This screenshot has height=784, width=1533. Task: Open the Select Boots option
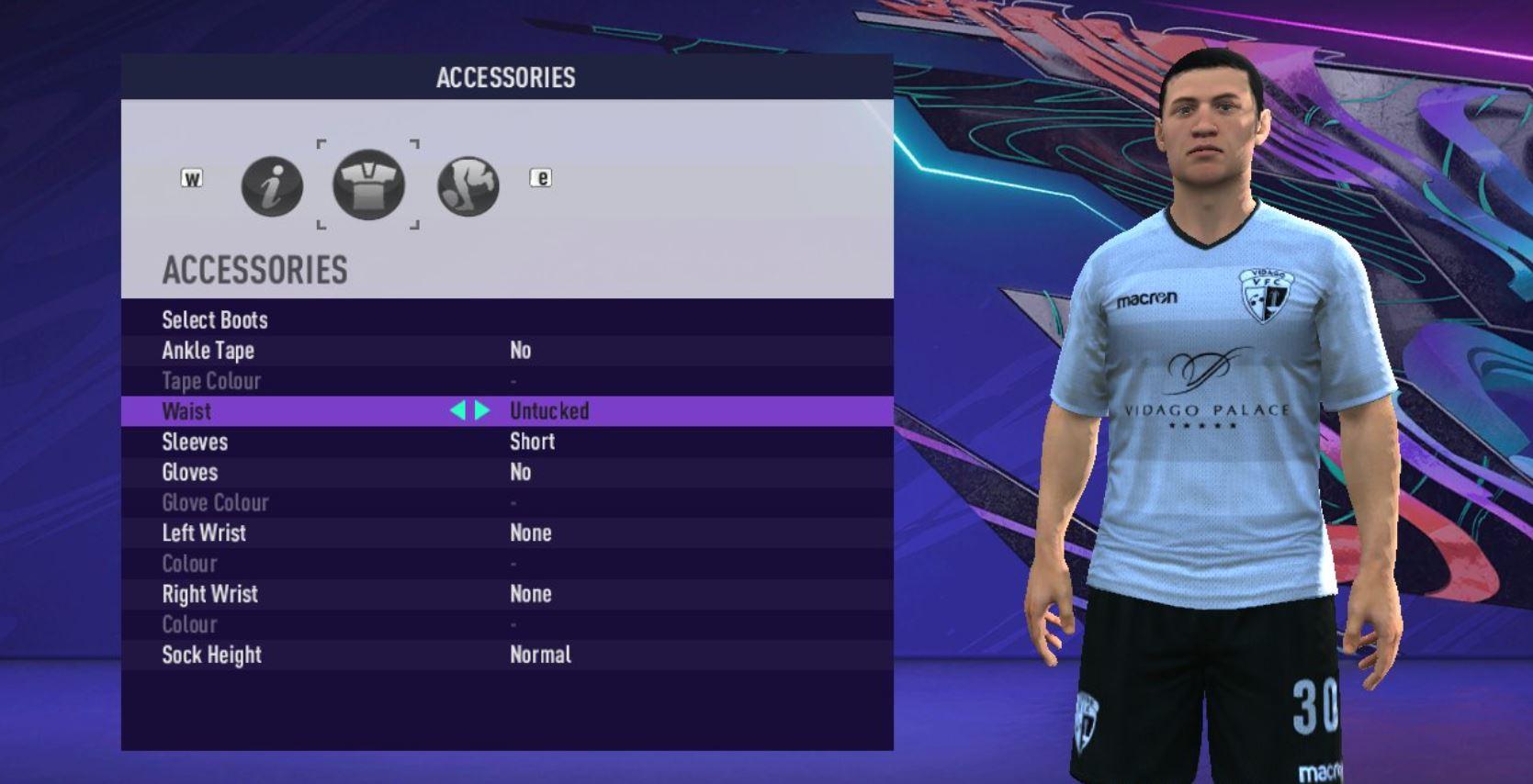click(215, 320)
